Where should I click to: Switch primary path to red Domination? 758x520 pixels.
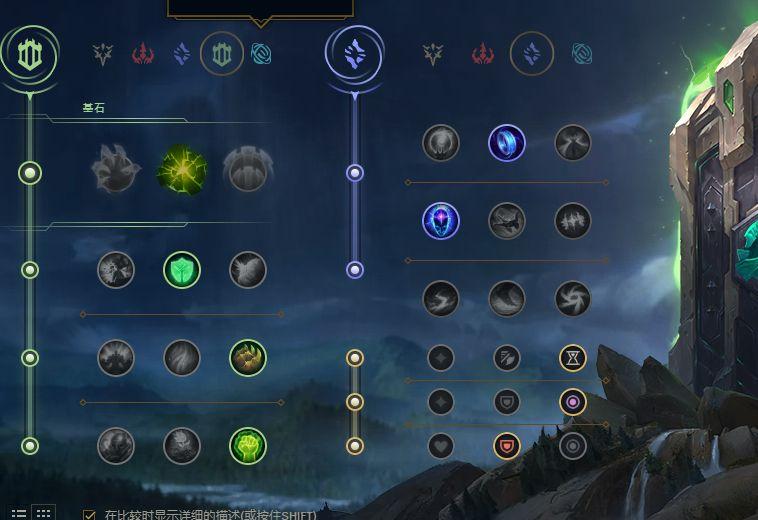click(x=143, y=53)
